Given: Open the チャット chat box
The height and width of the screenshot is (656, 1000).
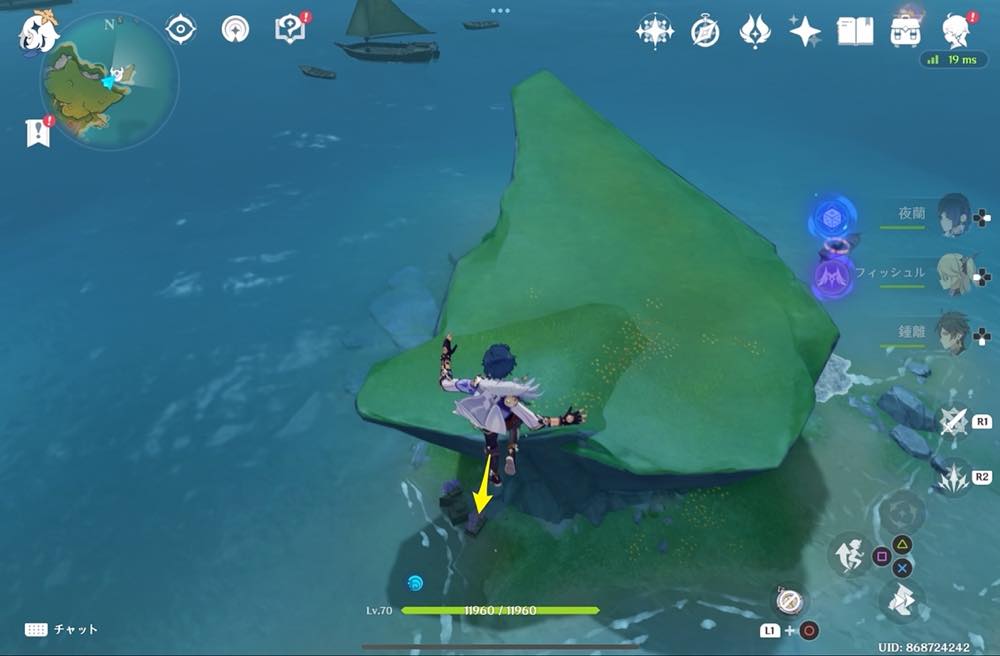Looking at the screenshot, I should point(62,629).
